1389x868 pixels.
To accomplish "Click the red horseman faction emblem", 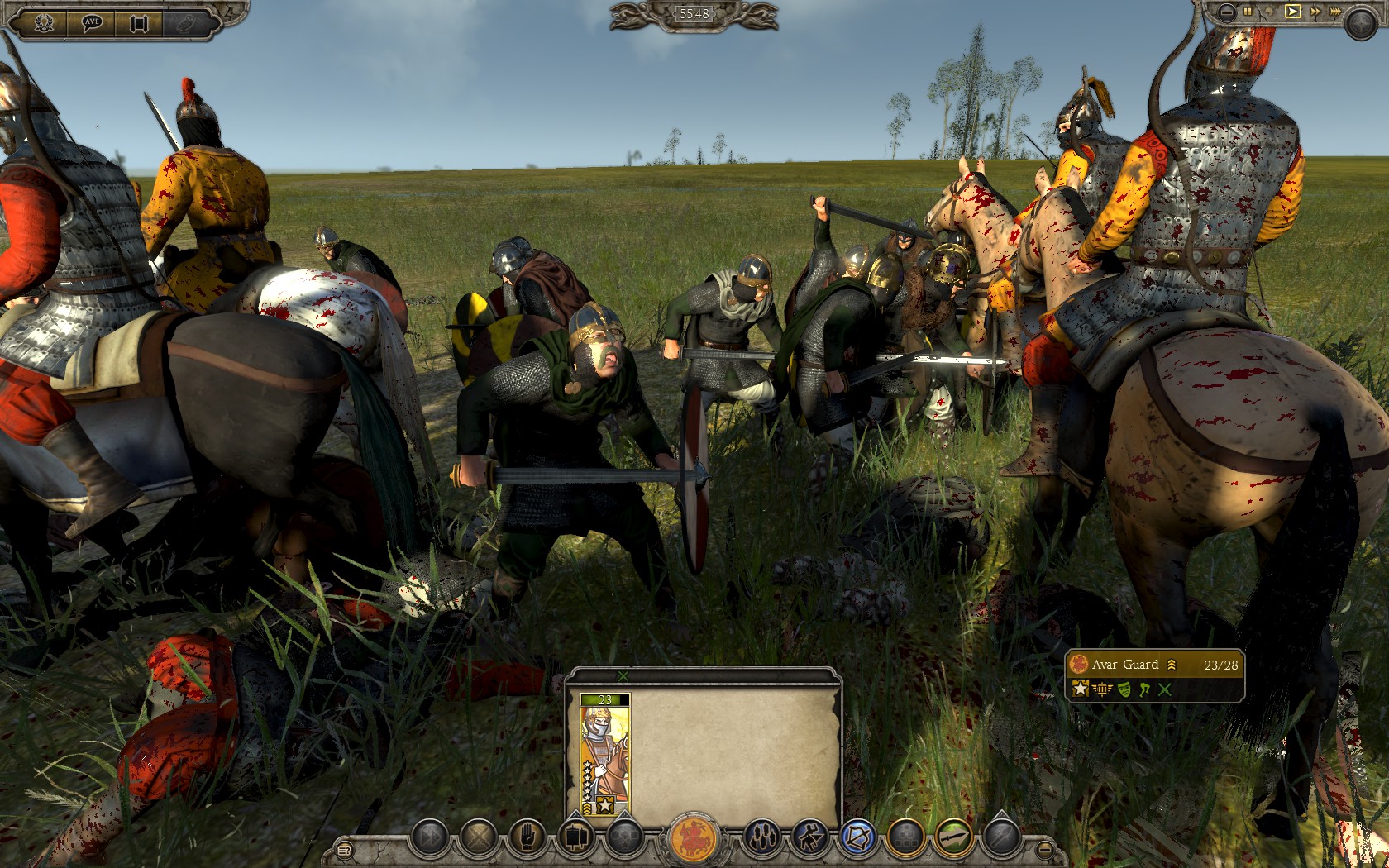I will tap(694, 839).
